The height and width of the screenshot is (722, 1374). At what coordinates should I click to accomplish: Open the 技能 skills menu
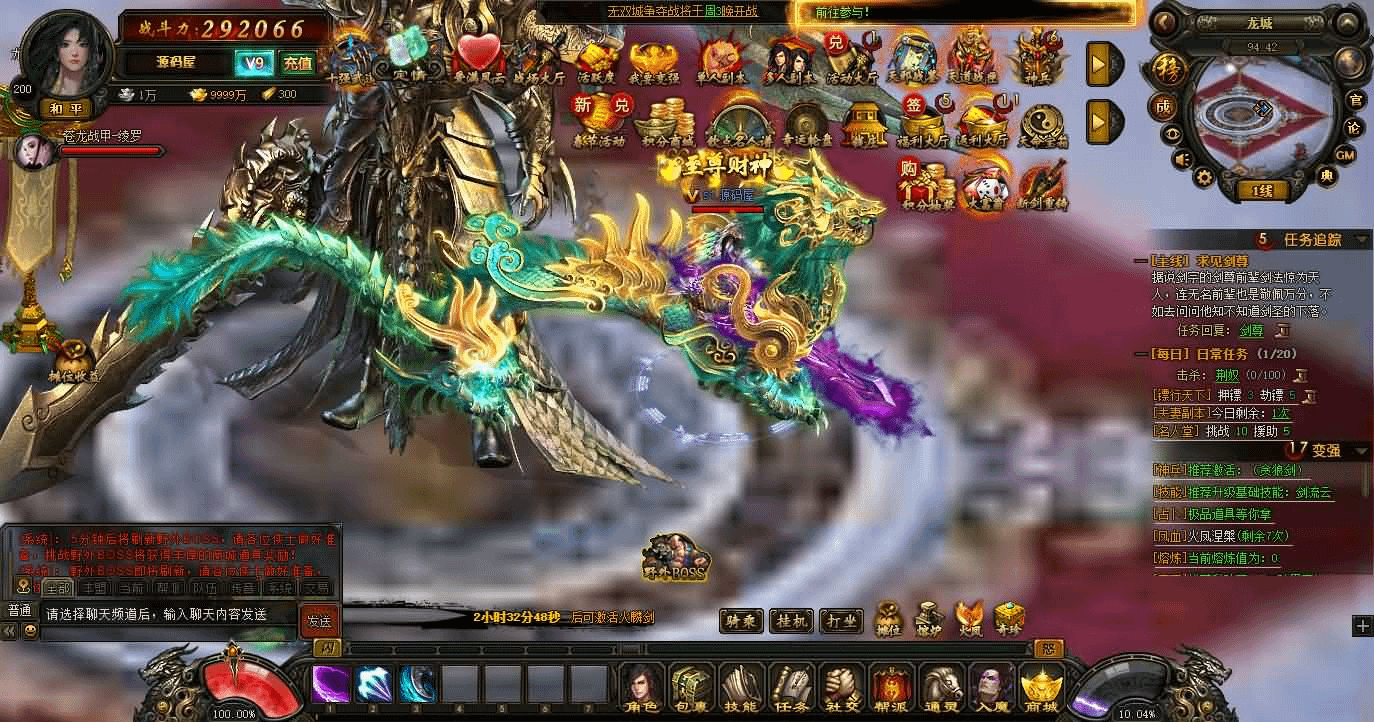tap(741, 686)
